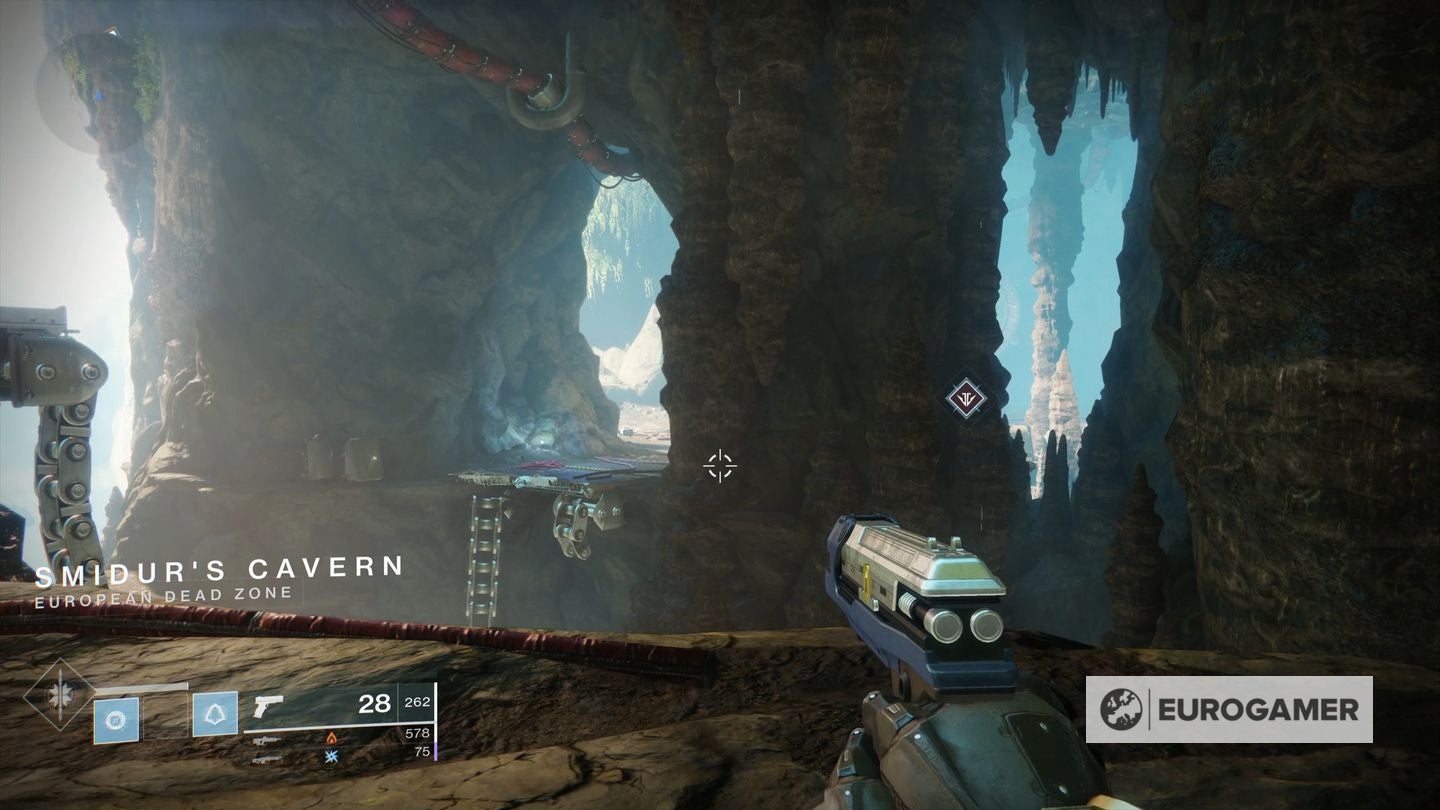This screenshot has height=810, width=1440.
Task: Click the super energy meter bar
Action: click(x=141, y=684)
